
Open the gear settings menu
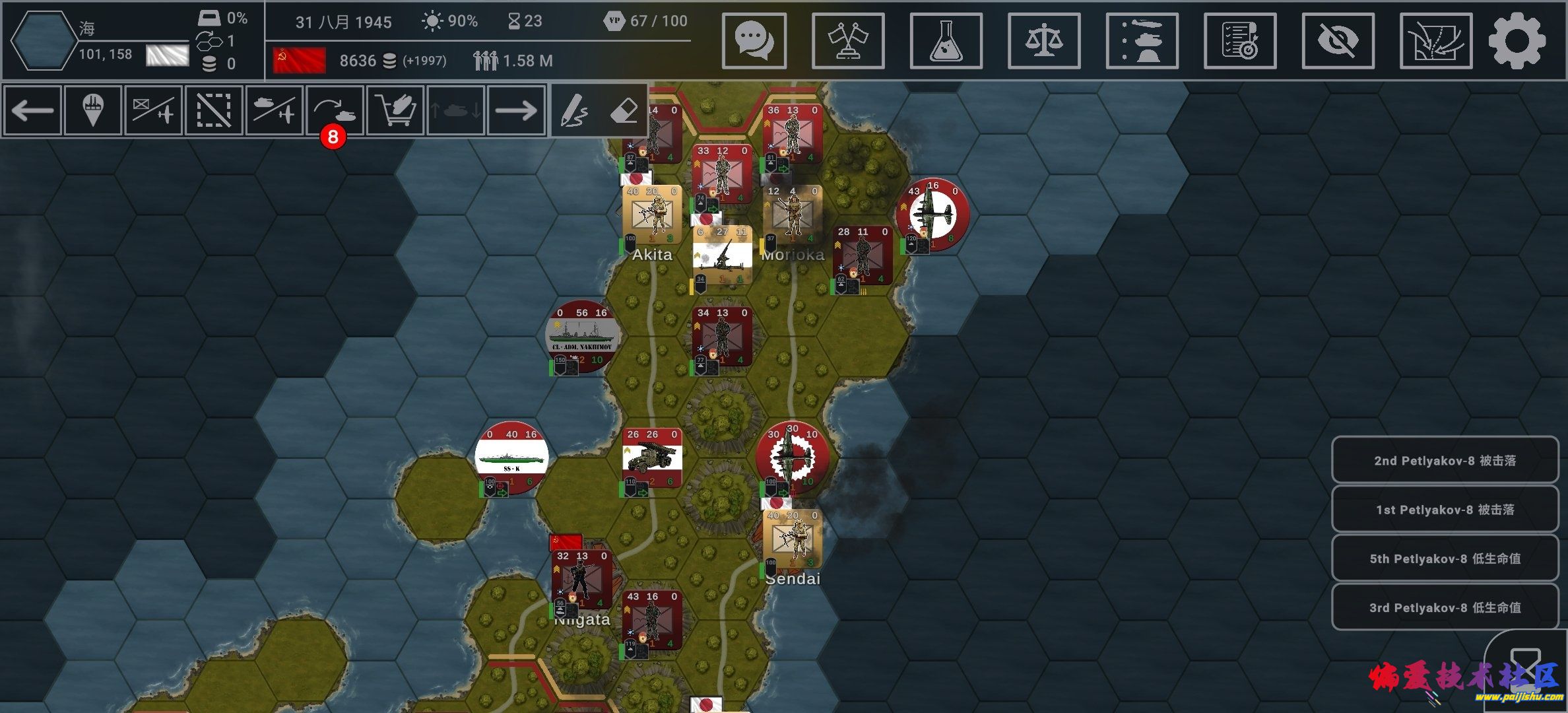(1517, 41)
